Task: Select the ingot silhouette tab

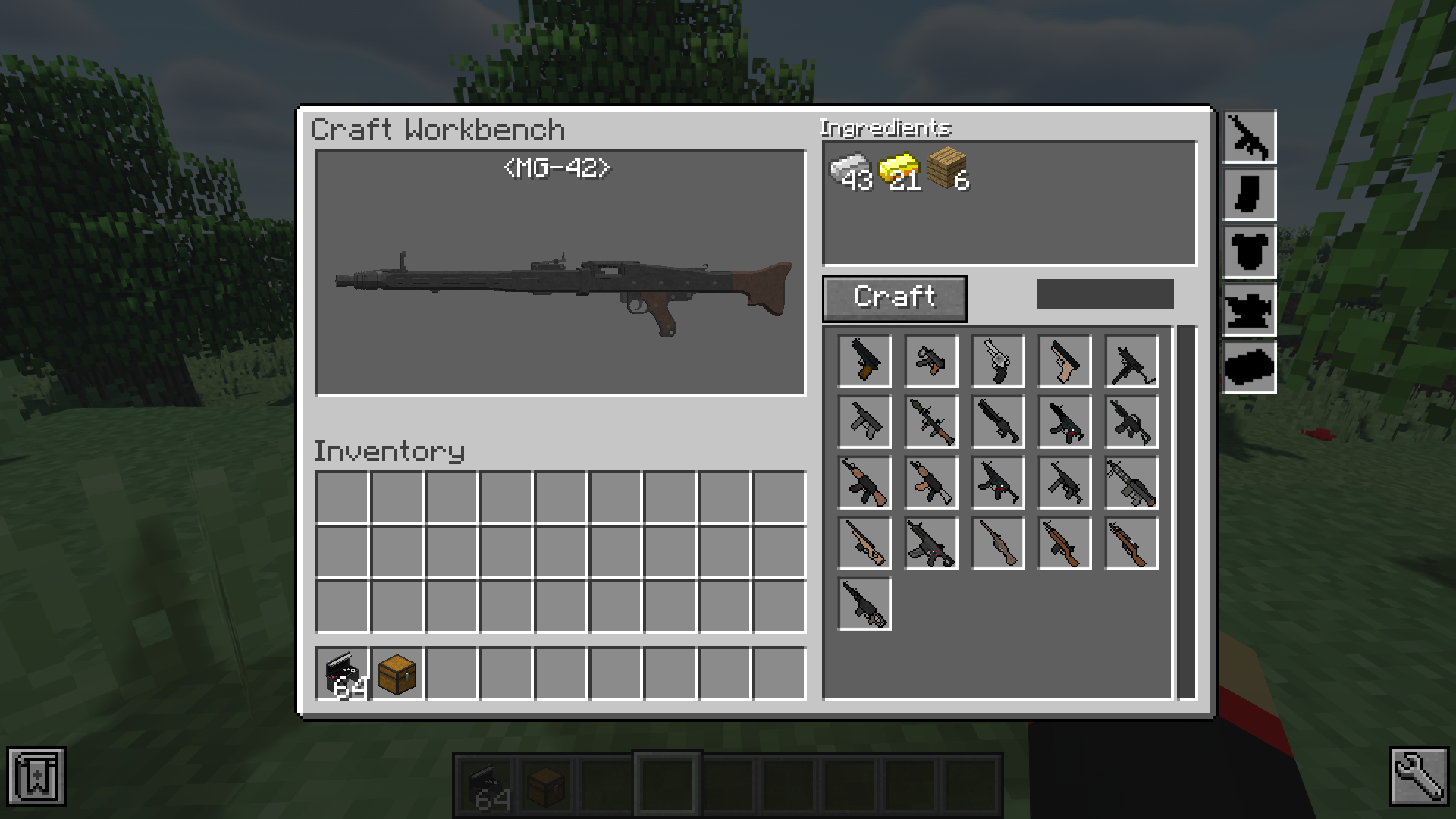Action: click(1250, 368)
